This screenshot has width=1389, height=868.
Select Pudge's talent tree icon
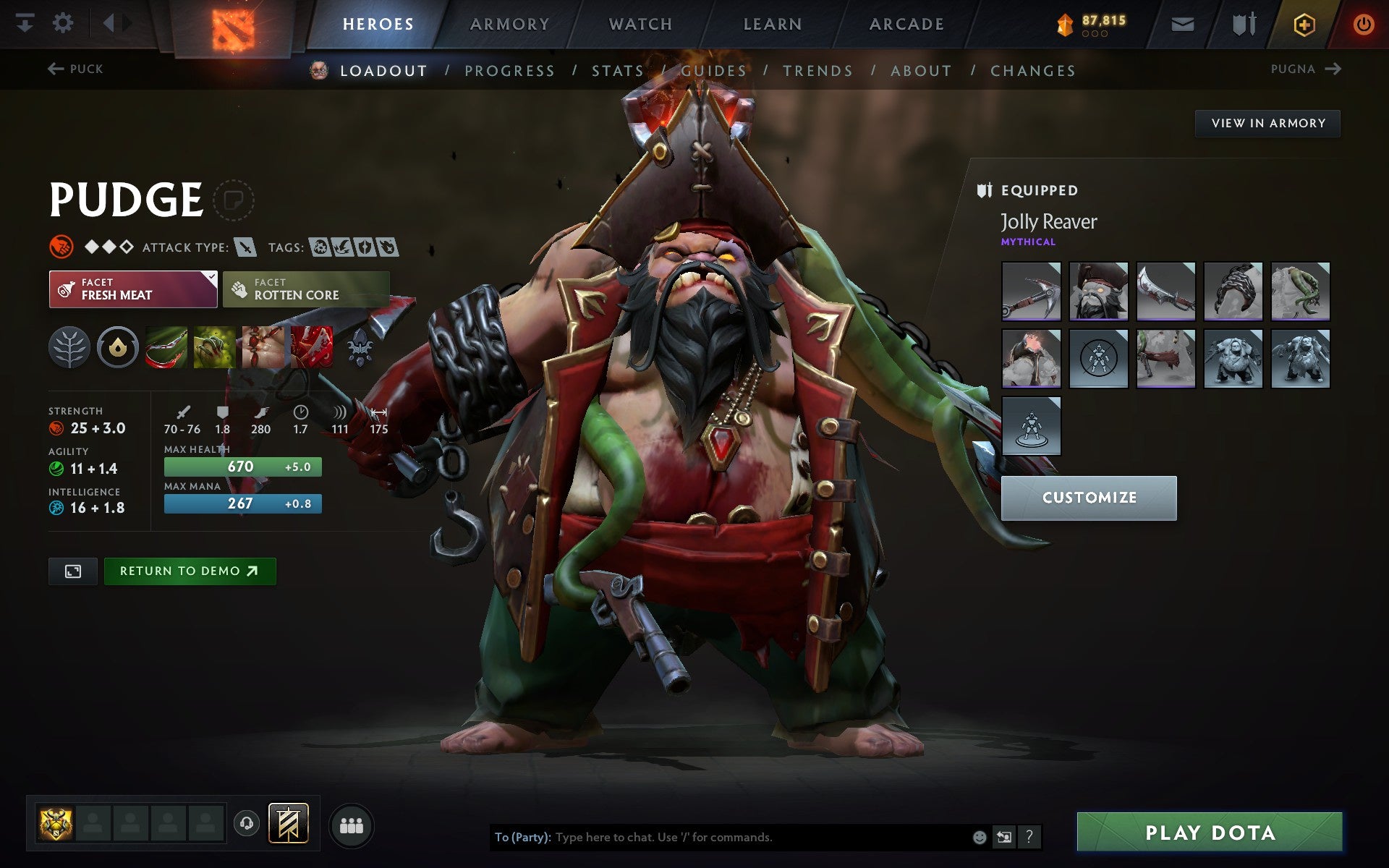pyautogui.click(x=69, y=347)
